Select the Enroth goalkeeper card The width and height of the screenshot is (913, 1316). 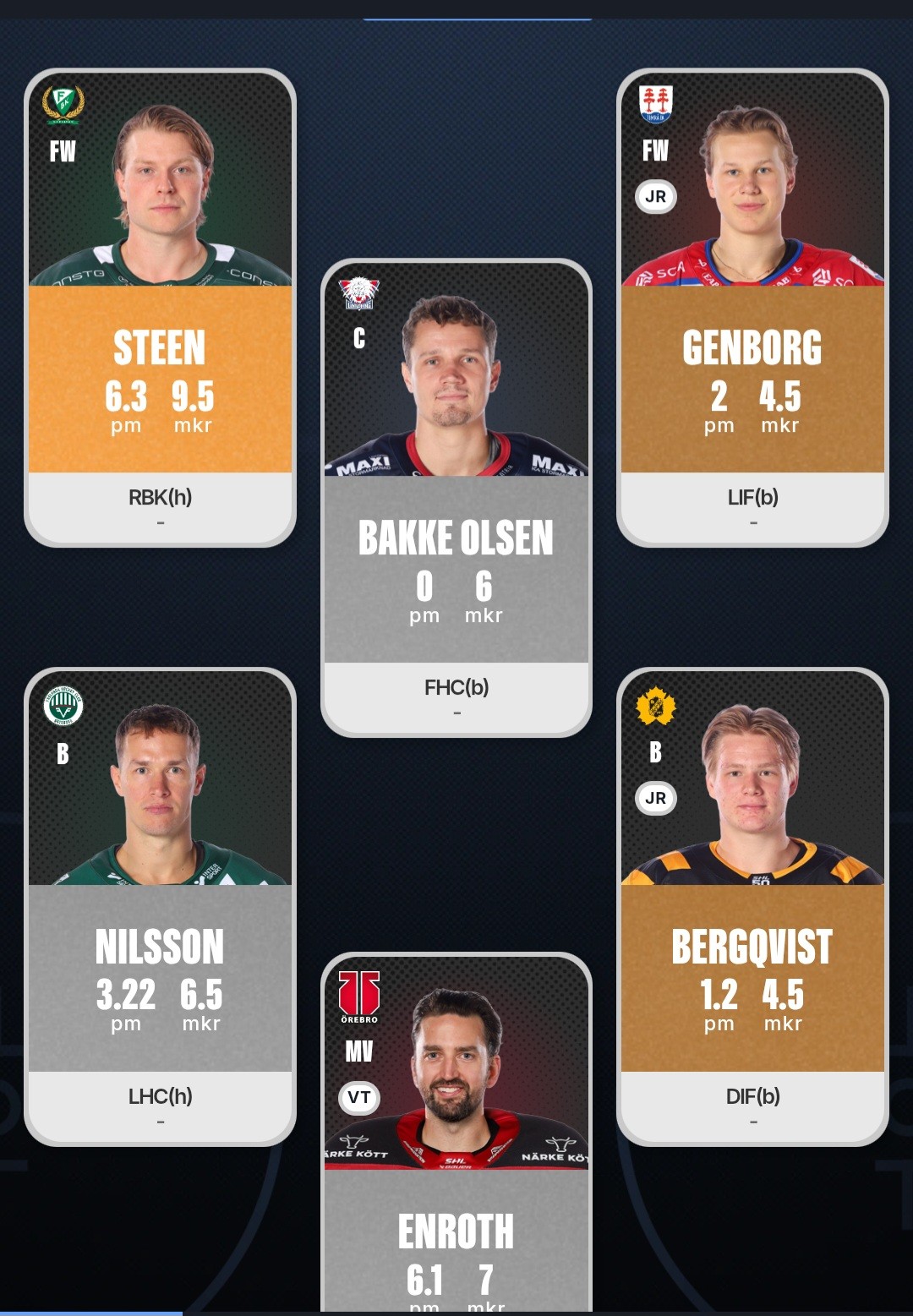(456, 1133)
